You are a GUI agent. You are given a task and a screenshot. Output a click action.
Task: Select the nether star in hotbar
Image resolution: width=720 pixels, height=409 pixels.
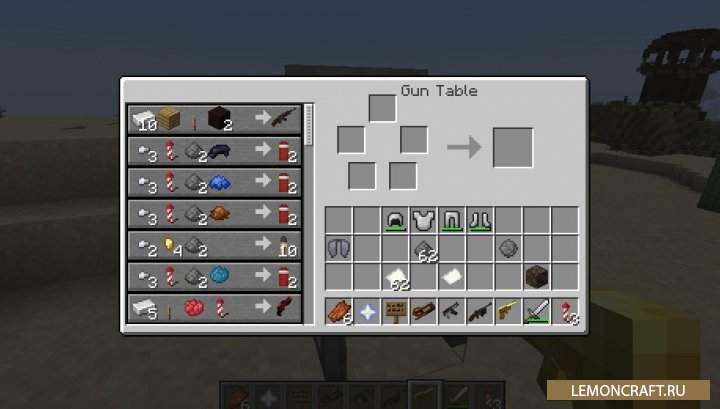367,312
